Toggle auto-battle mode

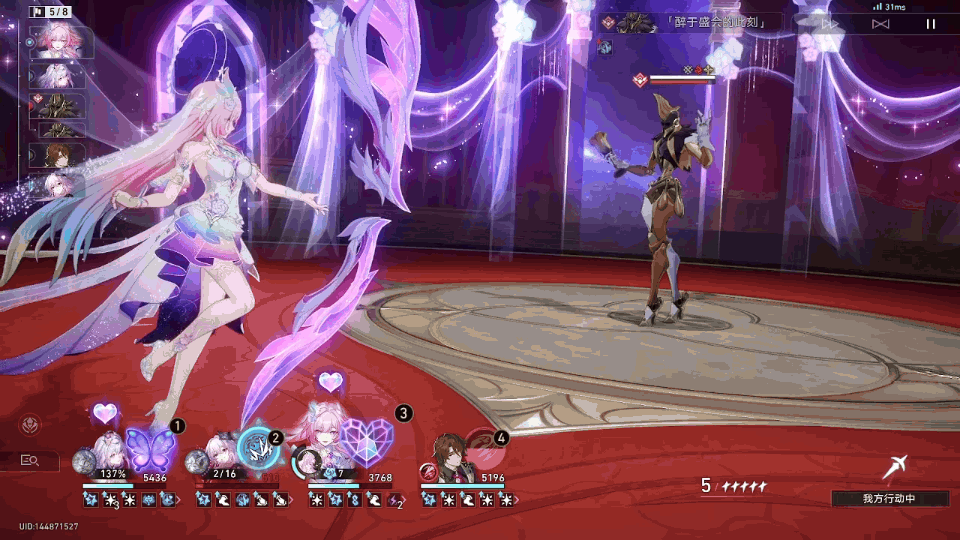(880, 24)
